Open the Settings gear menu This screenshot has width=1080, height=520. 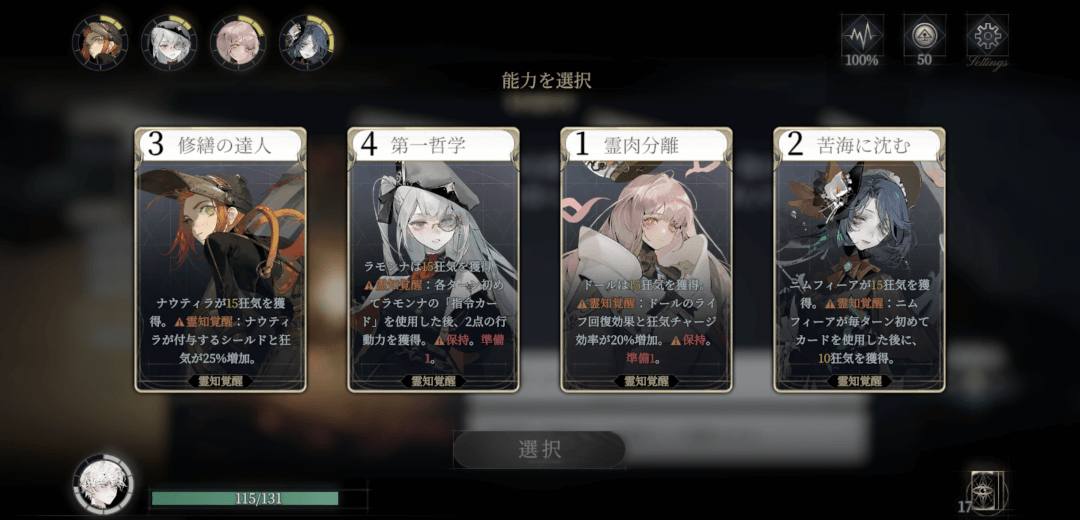[987, 38]
